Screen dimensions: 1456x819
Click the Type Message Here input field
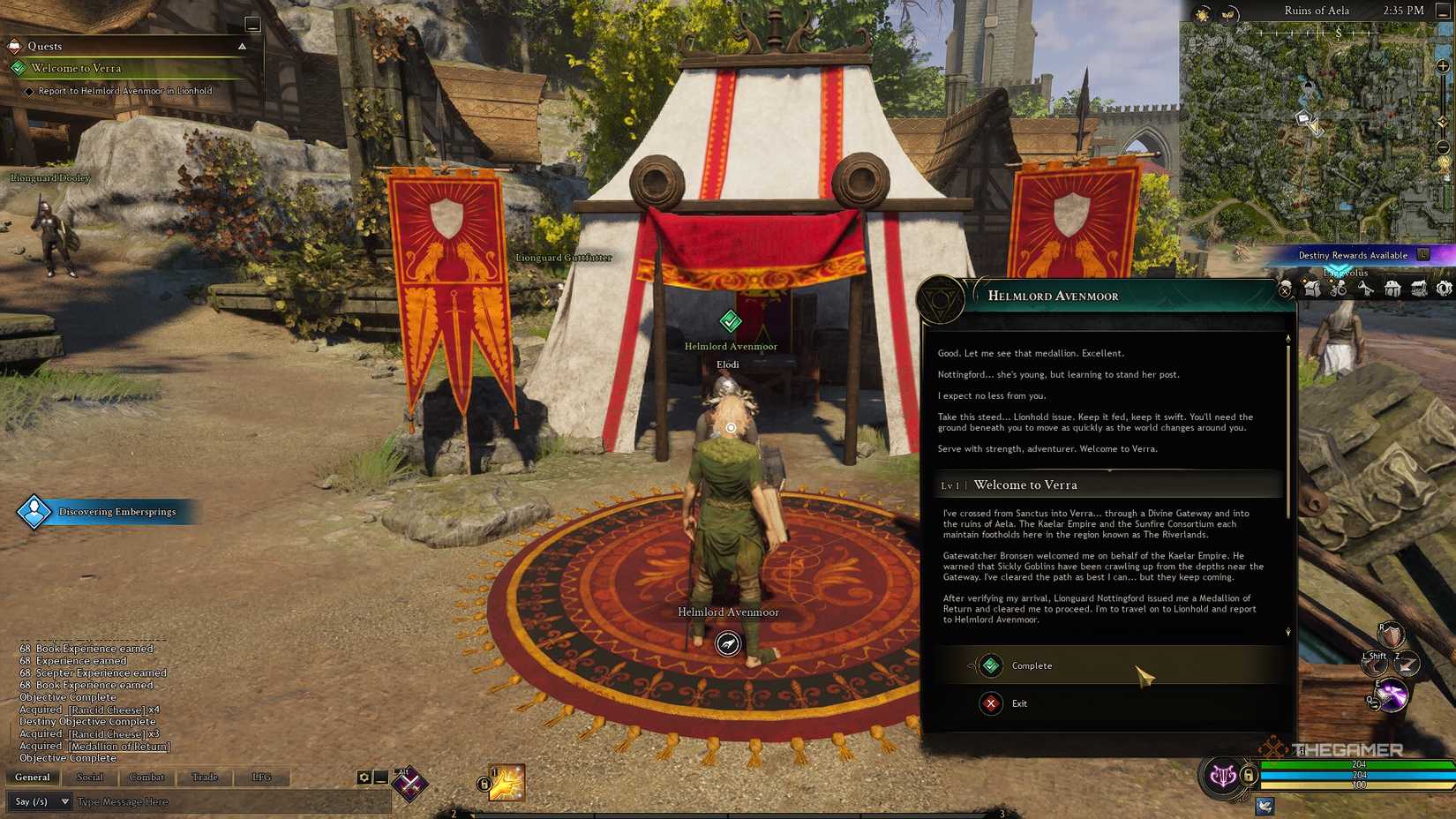pos(123,801)
